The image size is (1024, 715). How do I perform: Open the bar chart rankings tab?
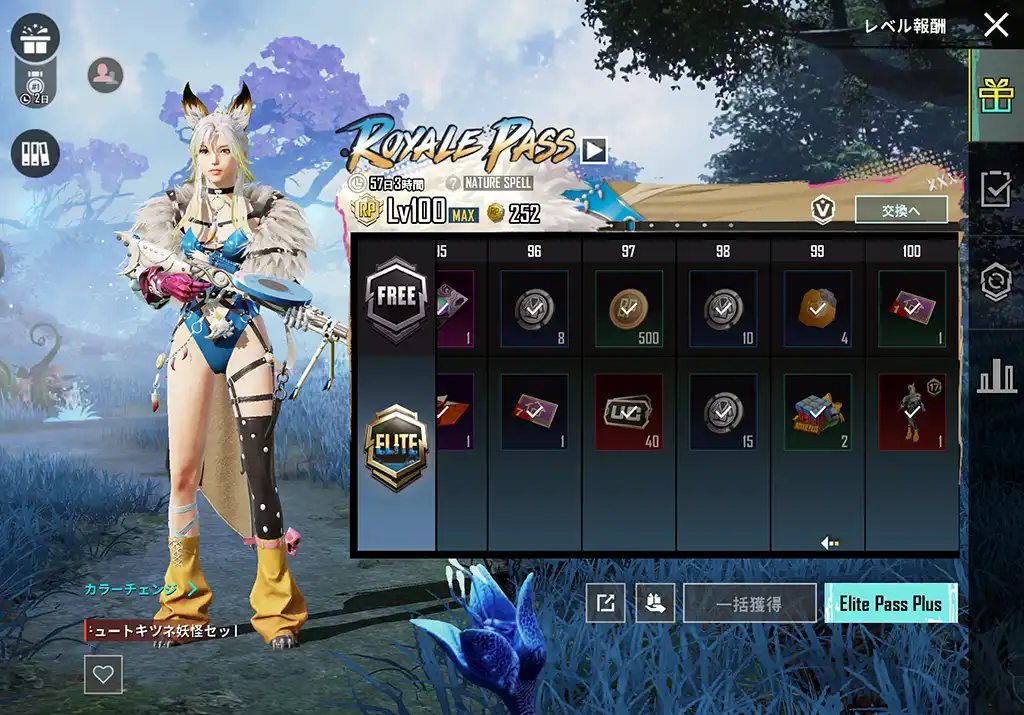coord(996,376)
